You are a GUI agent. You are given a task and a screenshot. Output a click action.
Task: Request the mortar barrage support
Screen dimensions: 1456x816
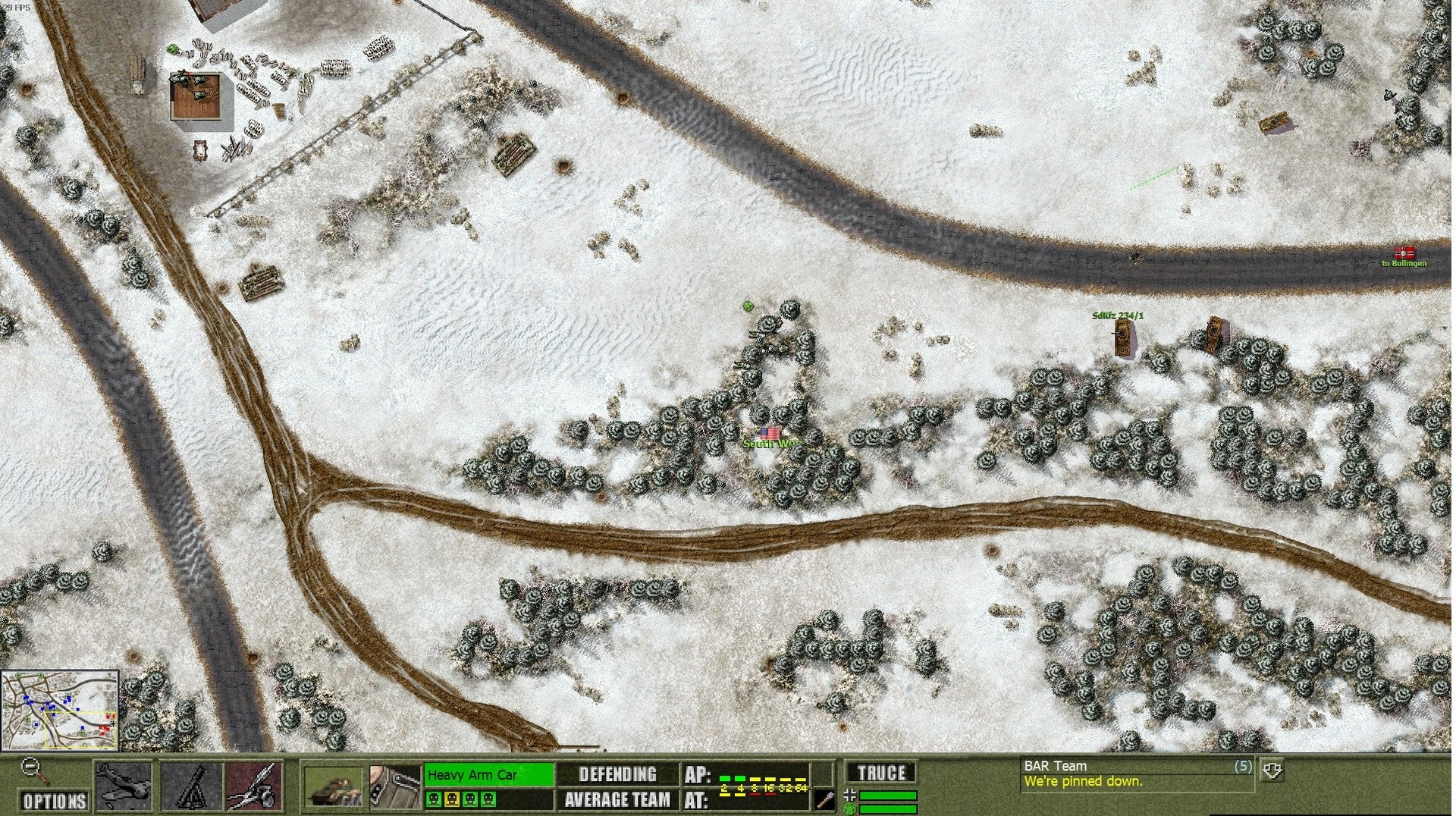pos(191,786)
